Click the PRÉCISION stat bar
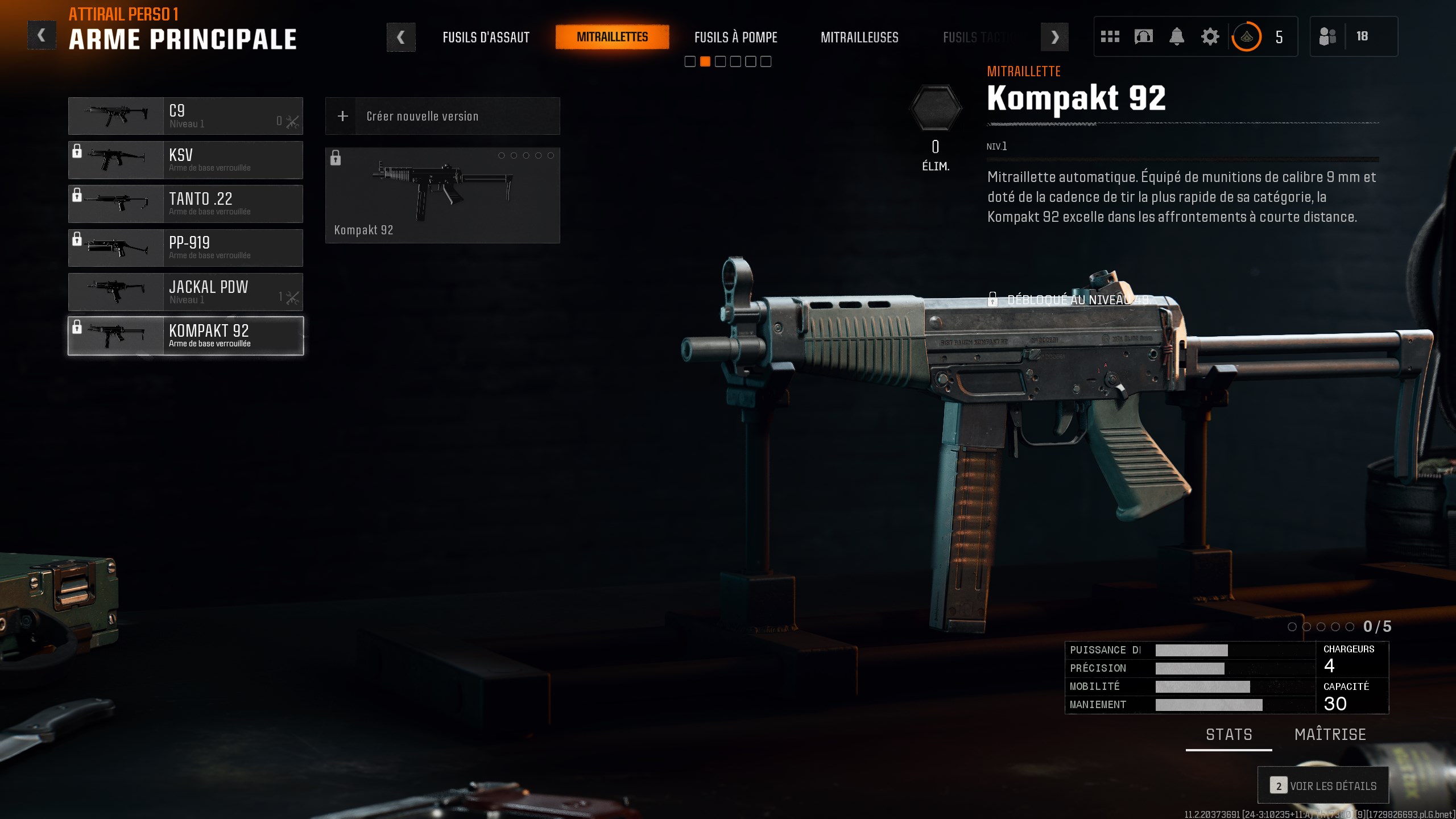The height and width of the screenshot is (819, 1456). (1189, 668)
